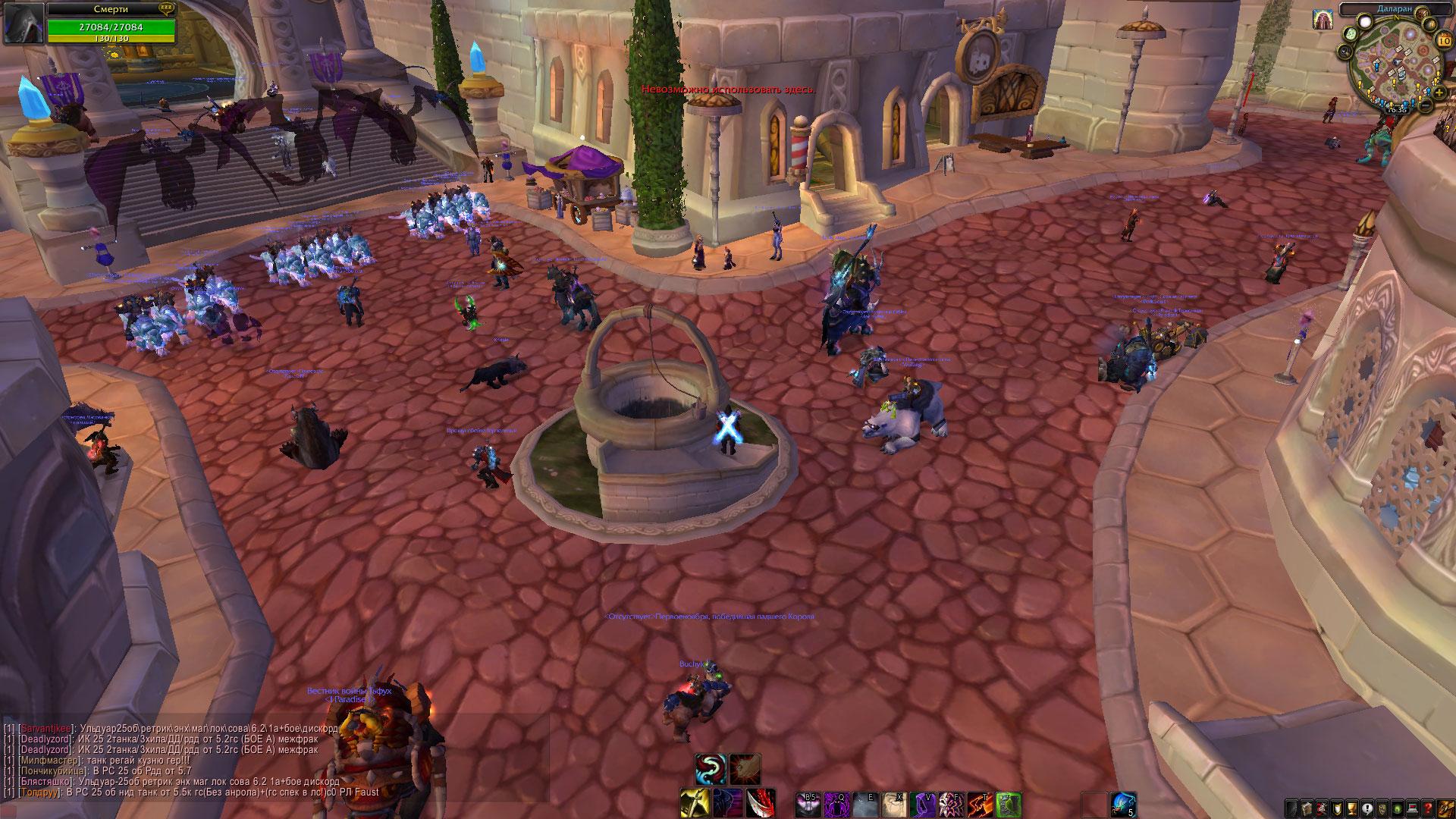Open the red question mark help menu

[1428, 807]
